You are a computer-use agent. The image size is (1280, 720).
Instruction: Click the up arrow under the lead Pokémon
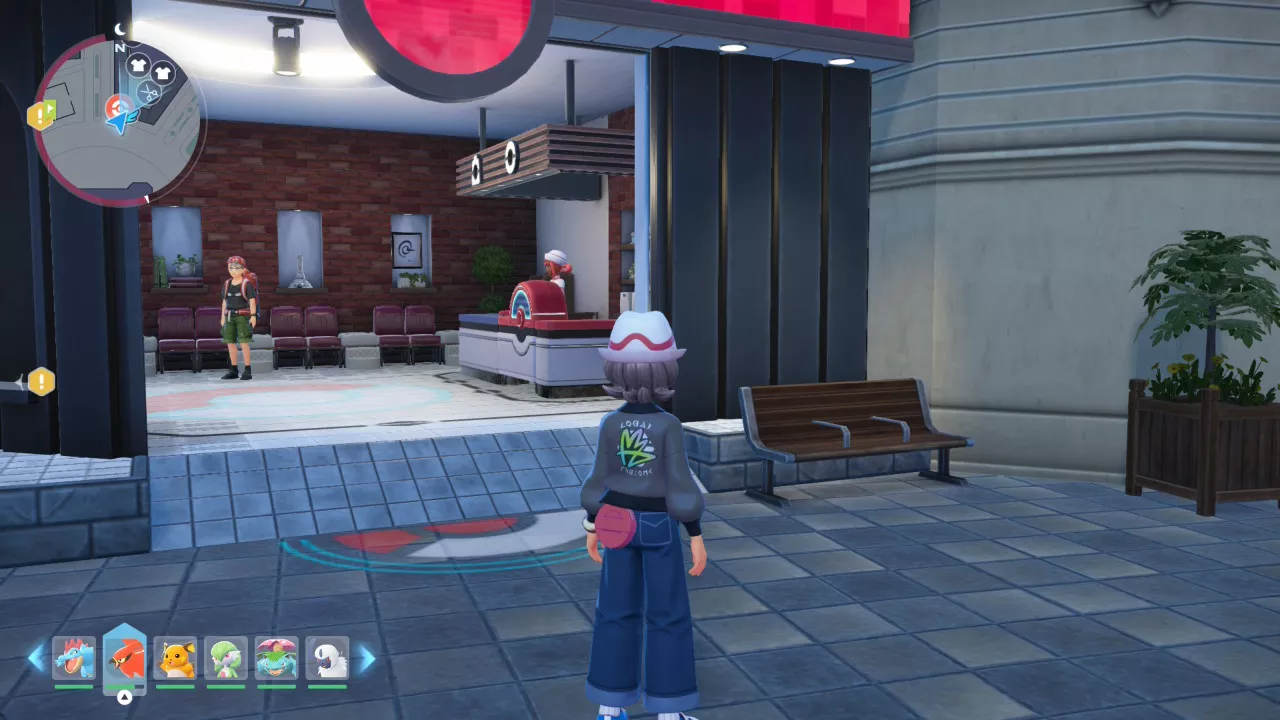pyautogui.click(x=123, y=696)
